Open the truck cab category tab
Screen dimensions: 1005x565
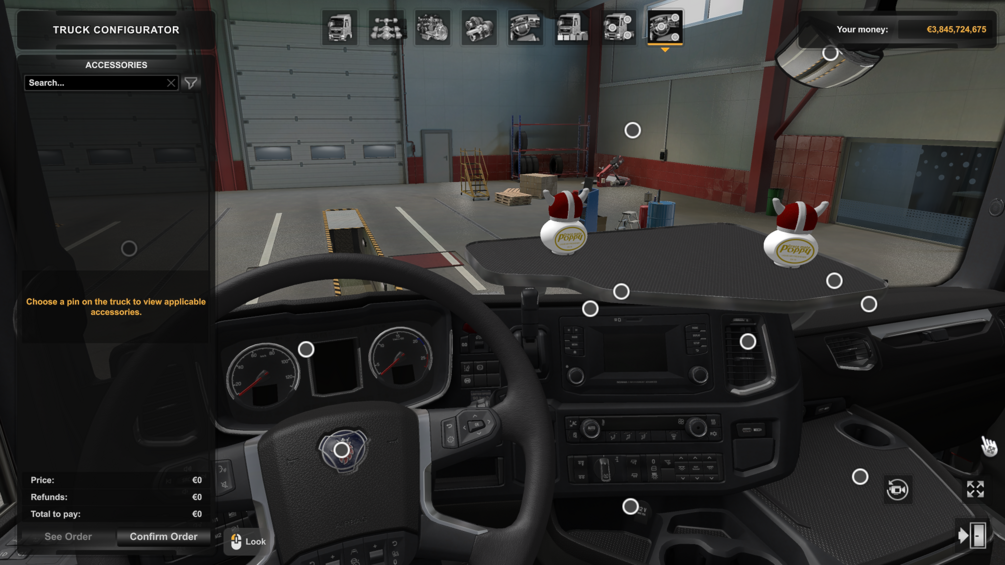pos(340,28)
